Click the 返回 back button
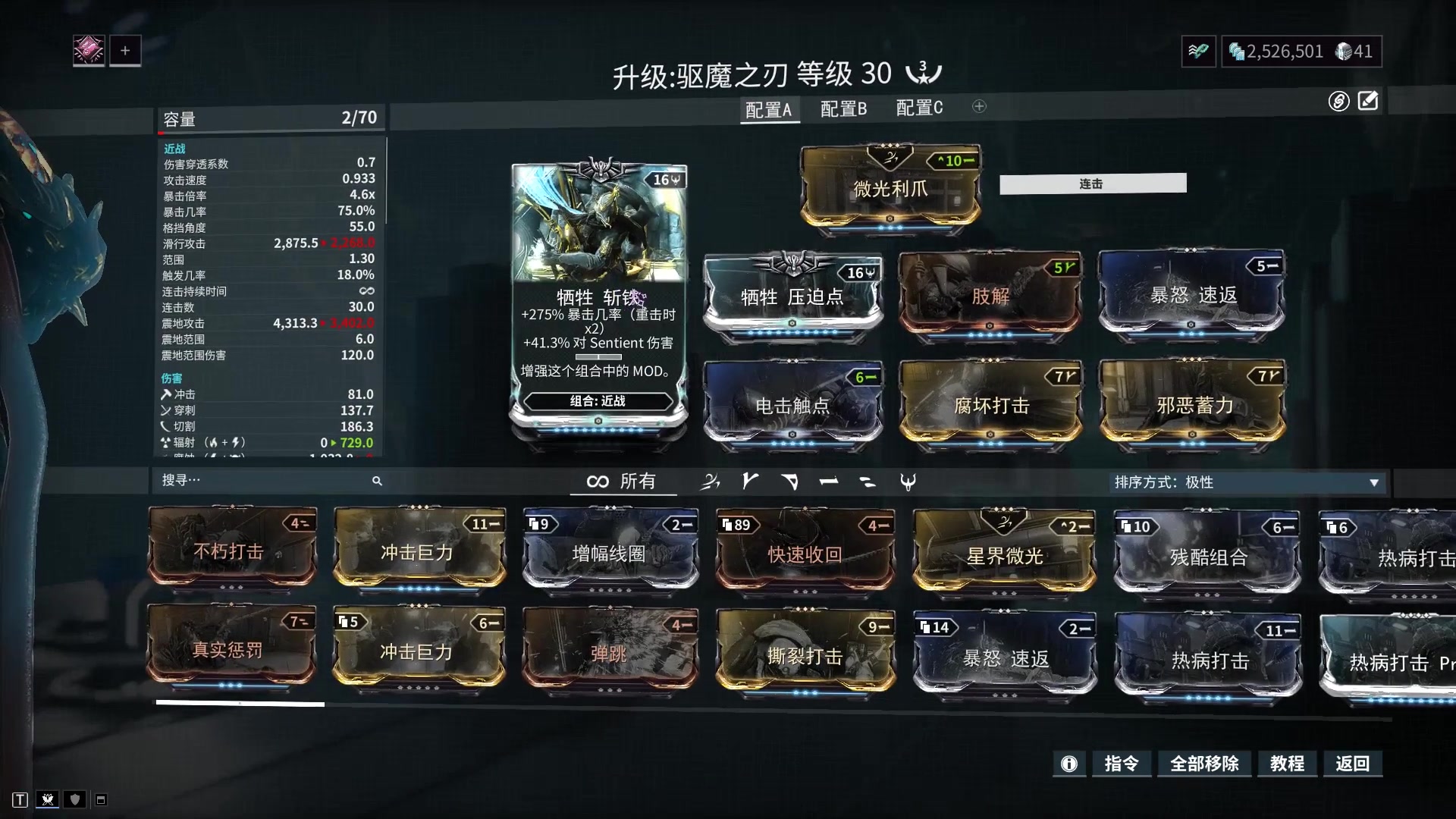1456x819 pixels. click(x=1353, y=764)
